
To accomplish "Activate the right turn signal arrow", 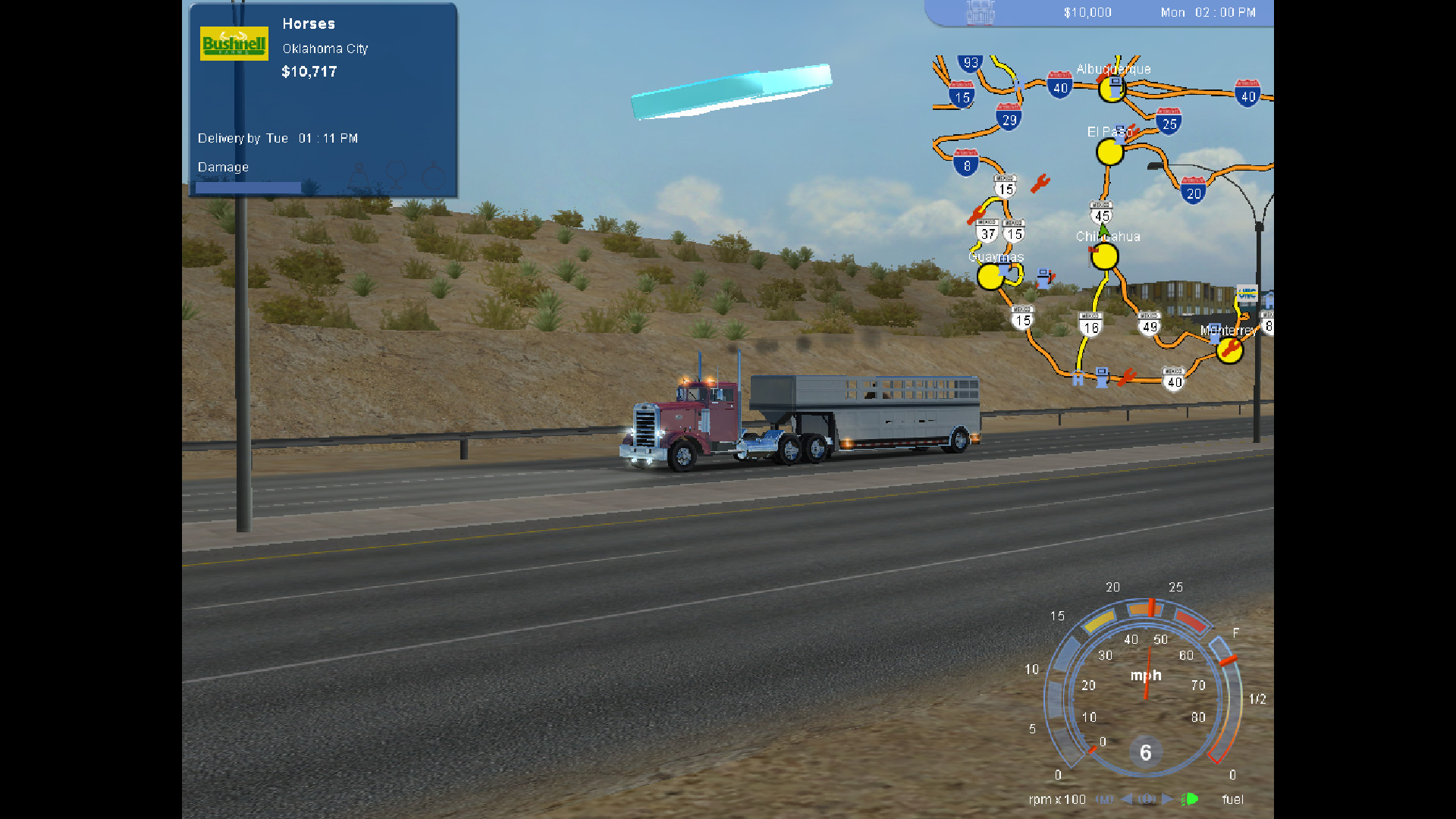I will (x=1167, y=799).
